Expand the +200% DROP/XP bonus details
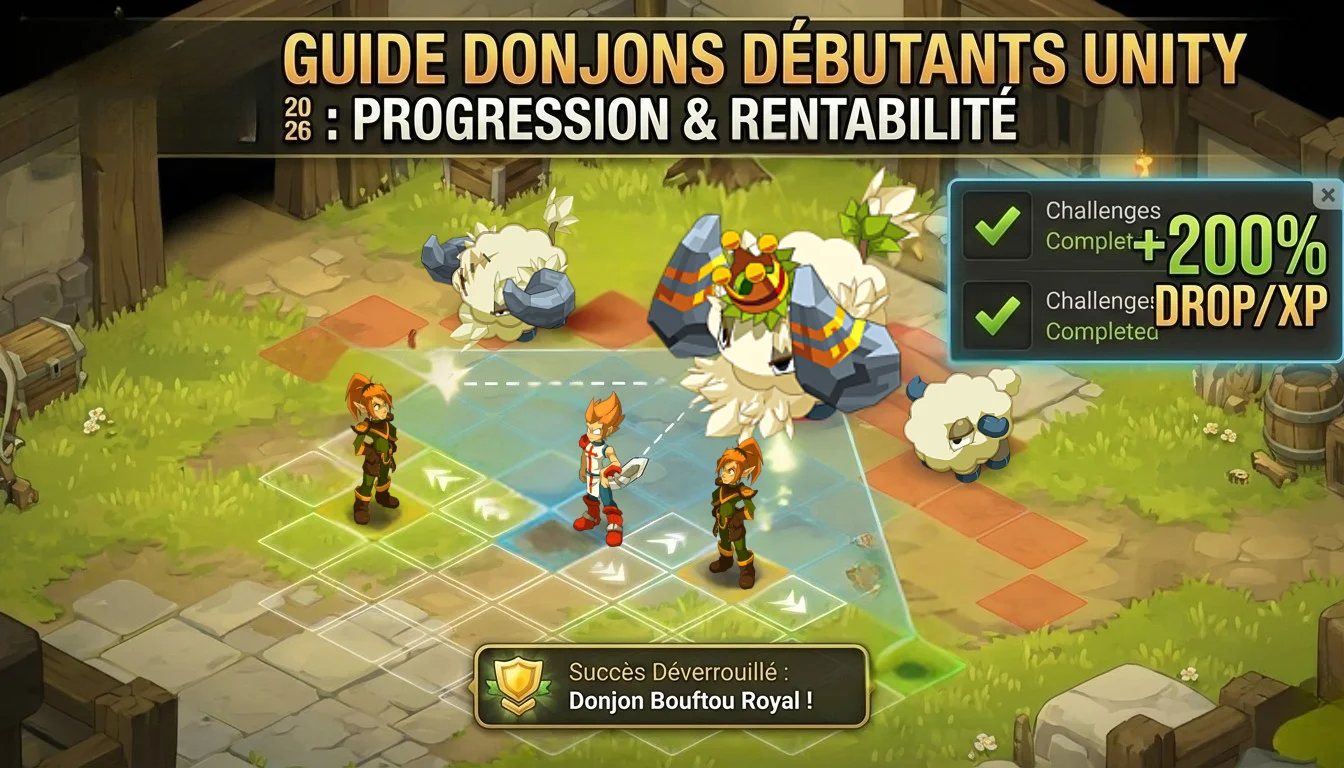 tap(1240, 270)
